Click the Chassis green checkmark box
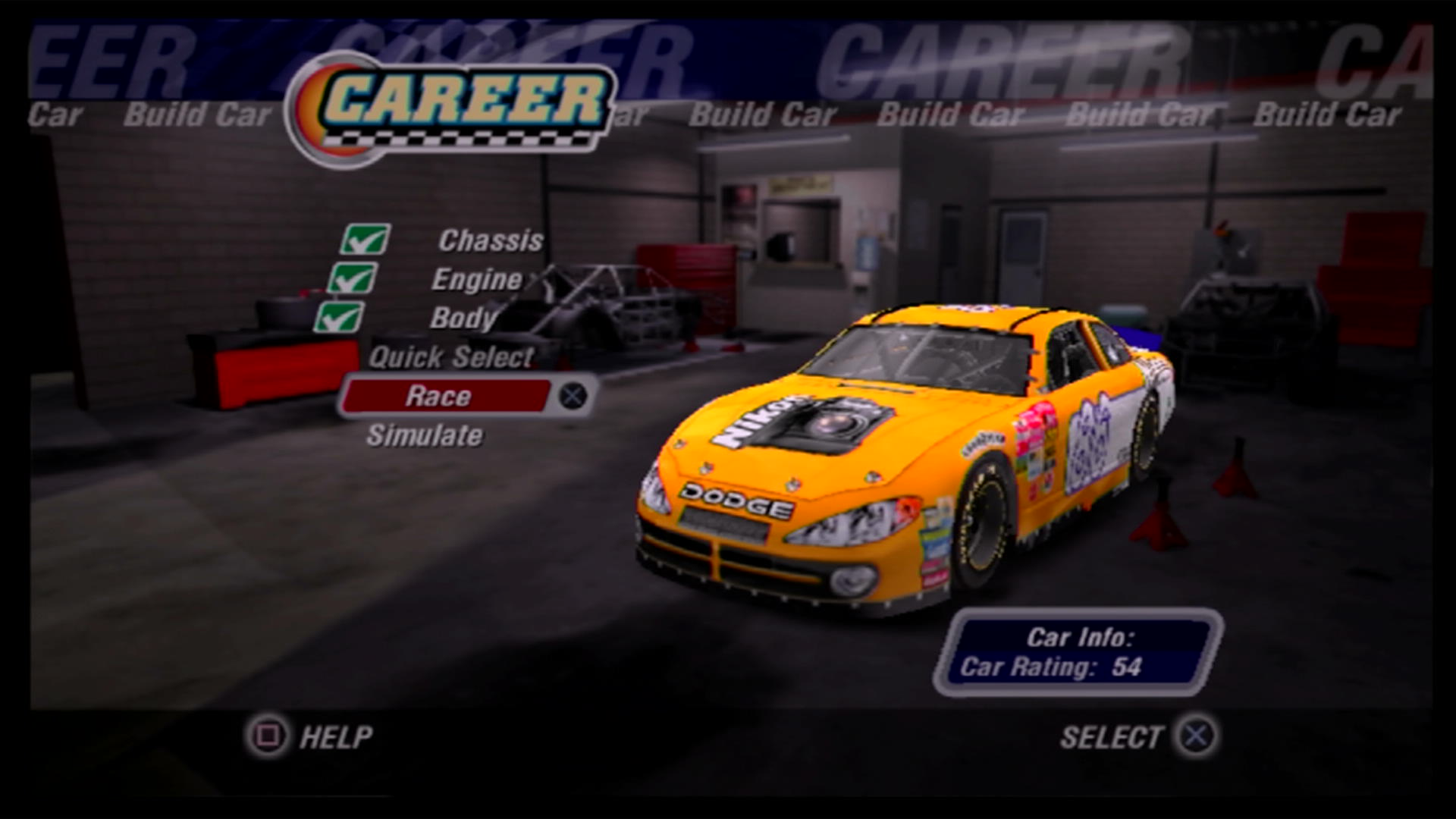This screenshot has height=819, width=1456. point(366,240)
